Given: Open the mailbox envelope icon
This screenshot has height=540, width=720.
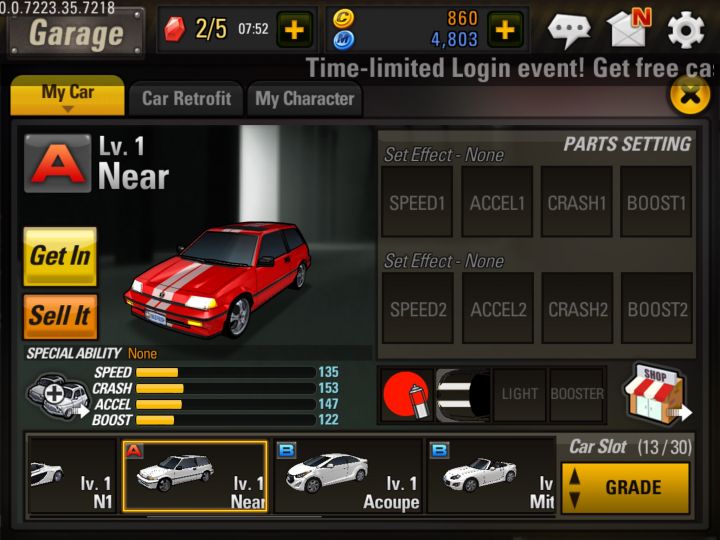Looking at the screenshot, I should pos(630,29).
